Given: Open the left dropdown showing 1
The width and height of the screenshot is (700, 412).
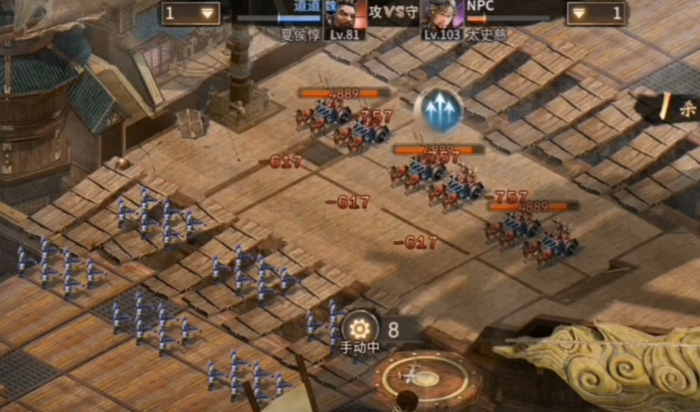Looking at the screenshot, I should point(192,13).
